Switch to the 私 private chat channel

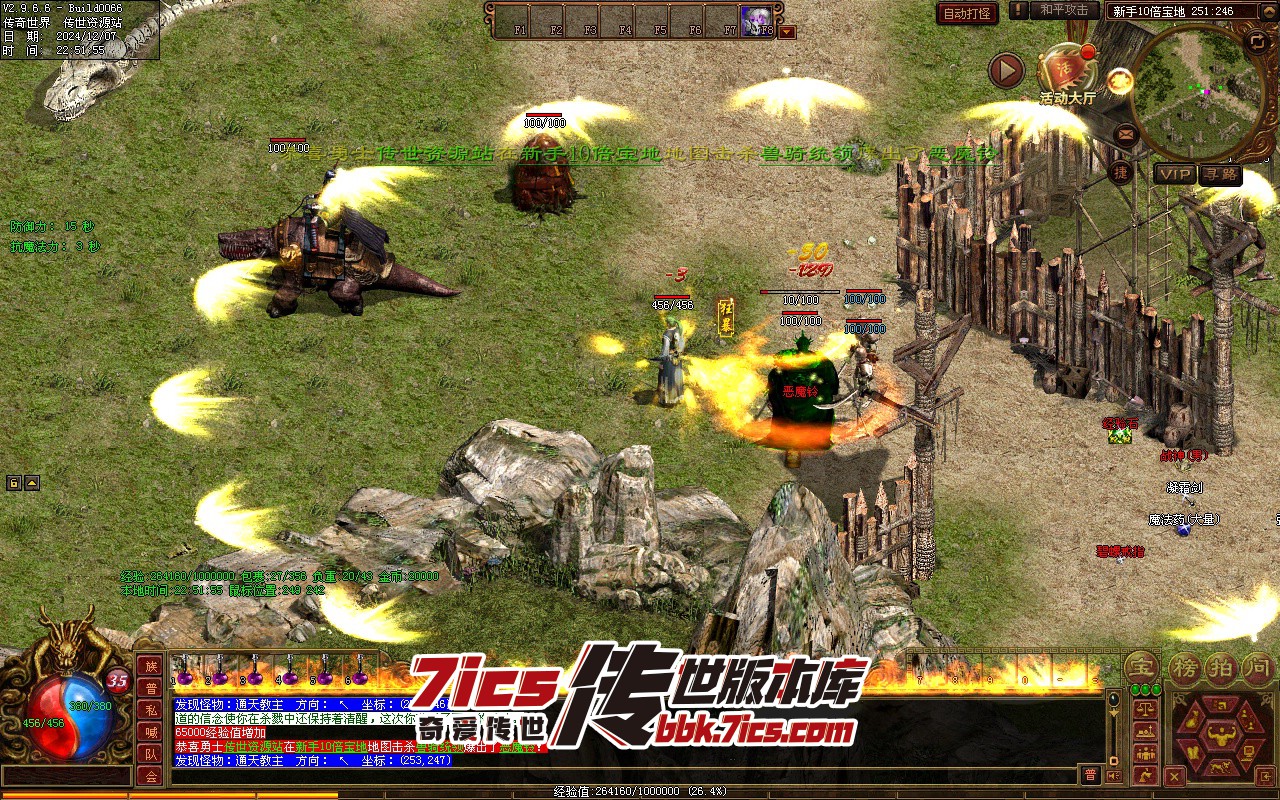point(150,710)
